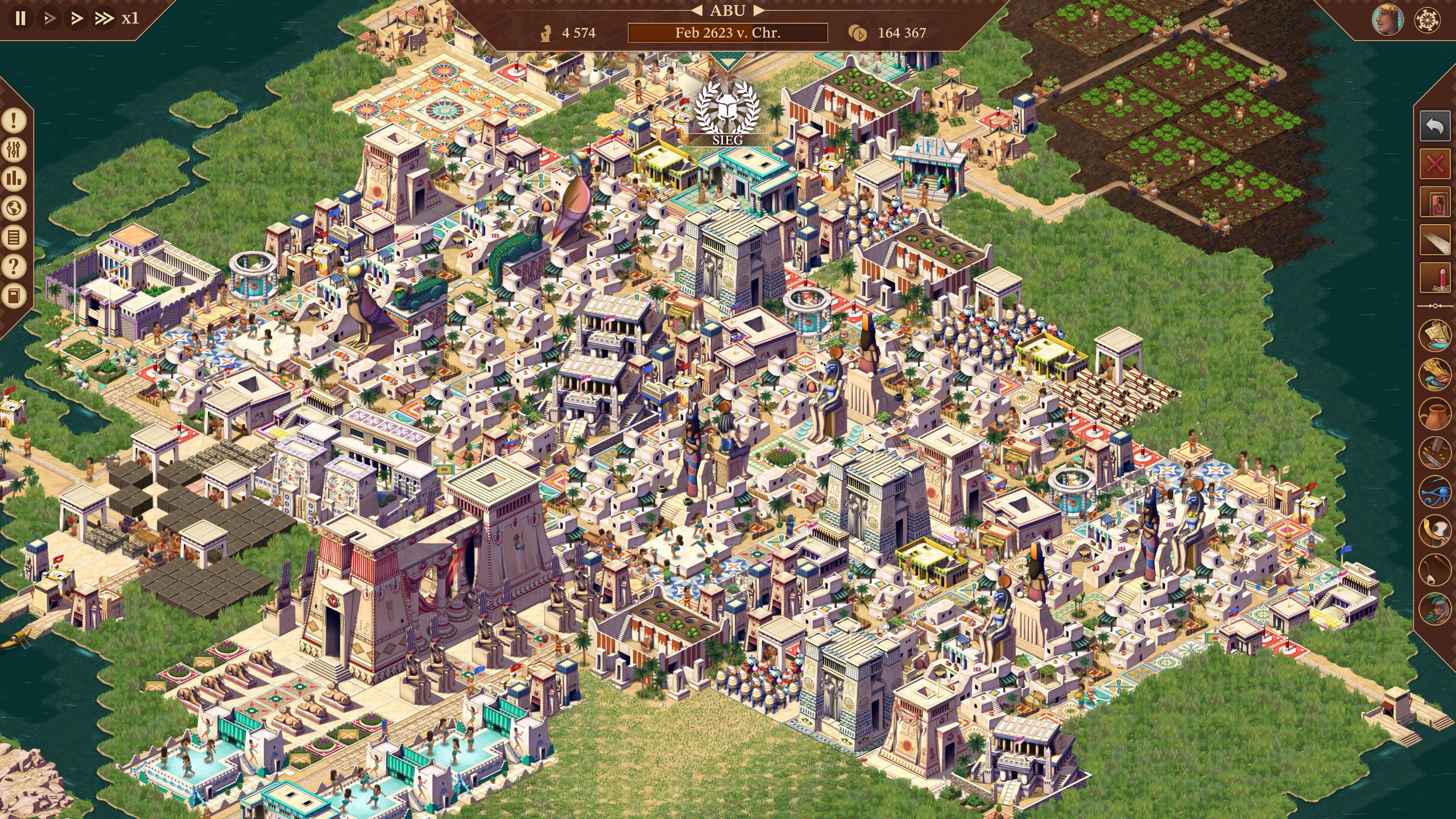Open the Eye of Horus building category

1434,491
